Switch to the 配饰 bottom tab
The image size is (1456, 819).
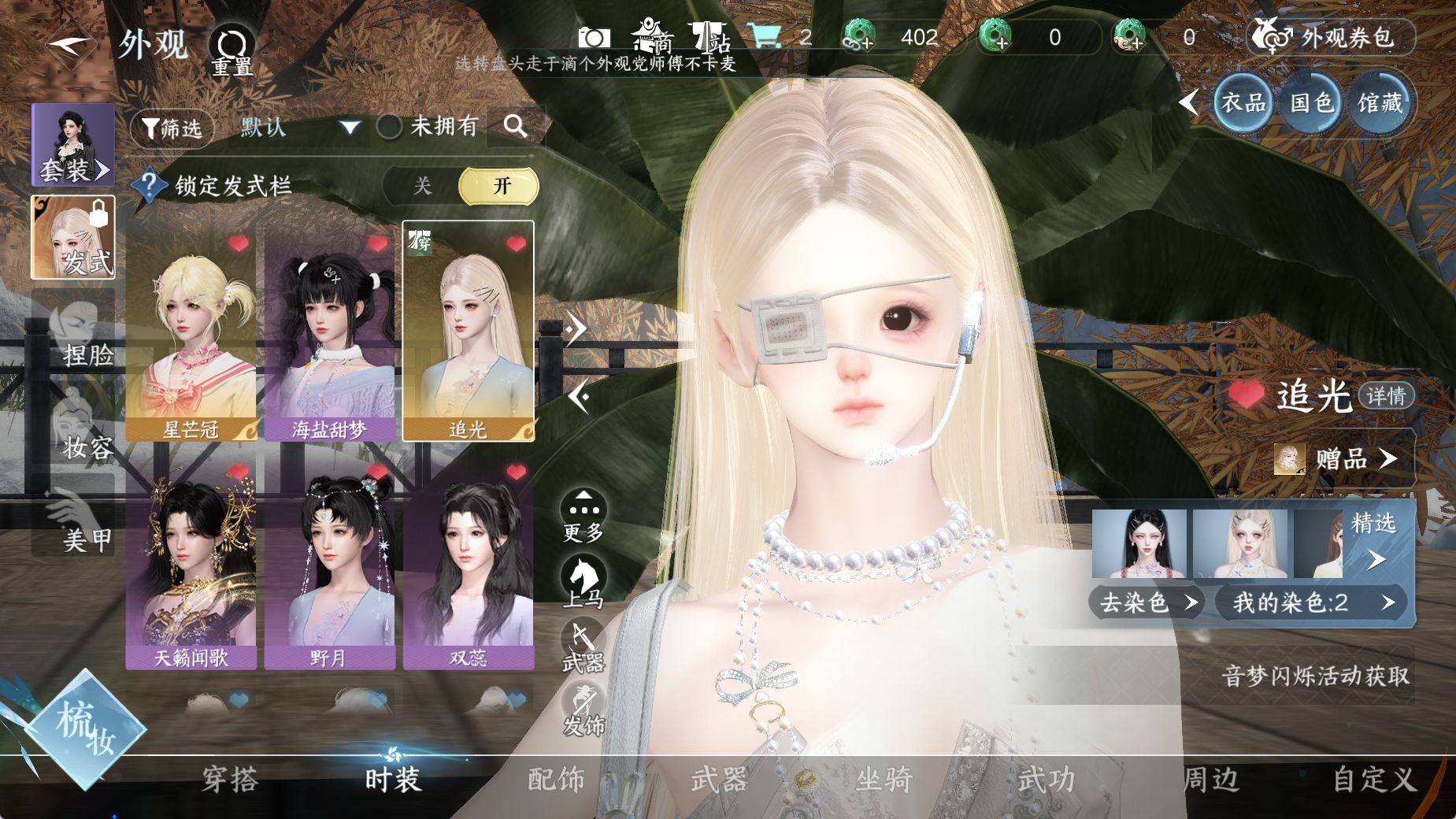[556, 780]
